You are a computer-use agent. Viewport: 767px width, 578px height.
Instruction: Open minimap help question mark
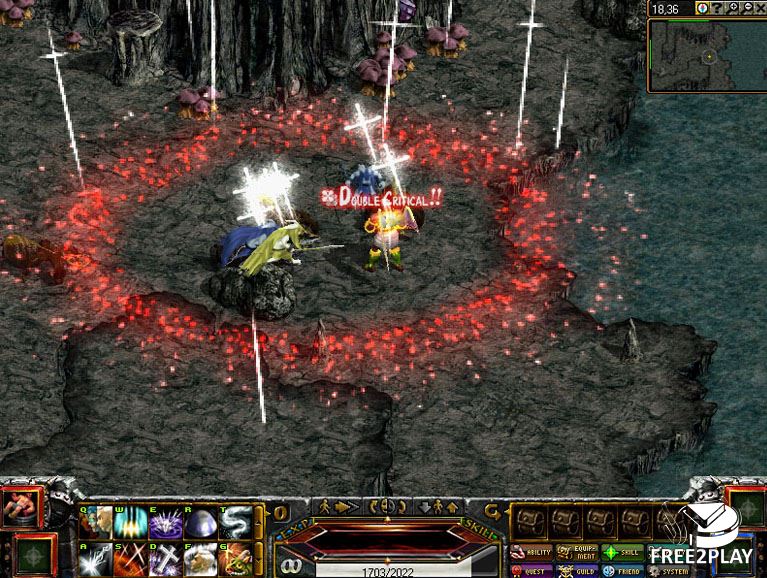[717, 8]
